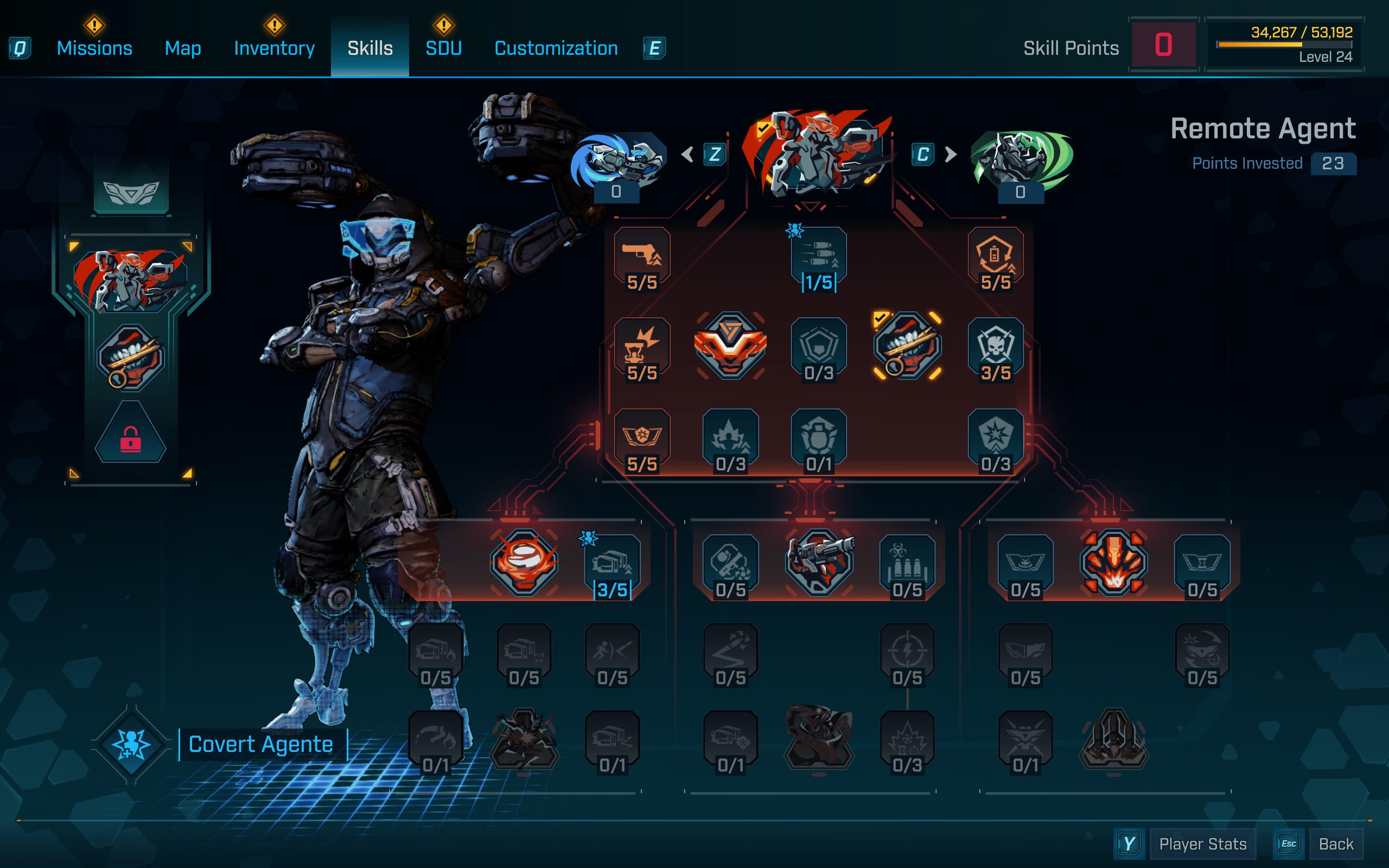Select the green action skill tree
The height and width of the screenshot is (868, 1389).
click(x=1020, y=161)
